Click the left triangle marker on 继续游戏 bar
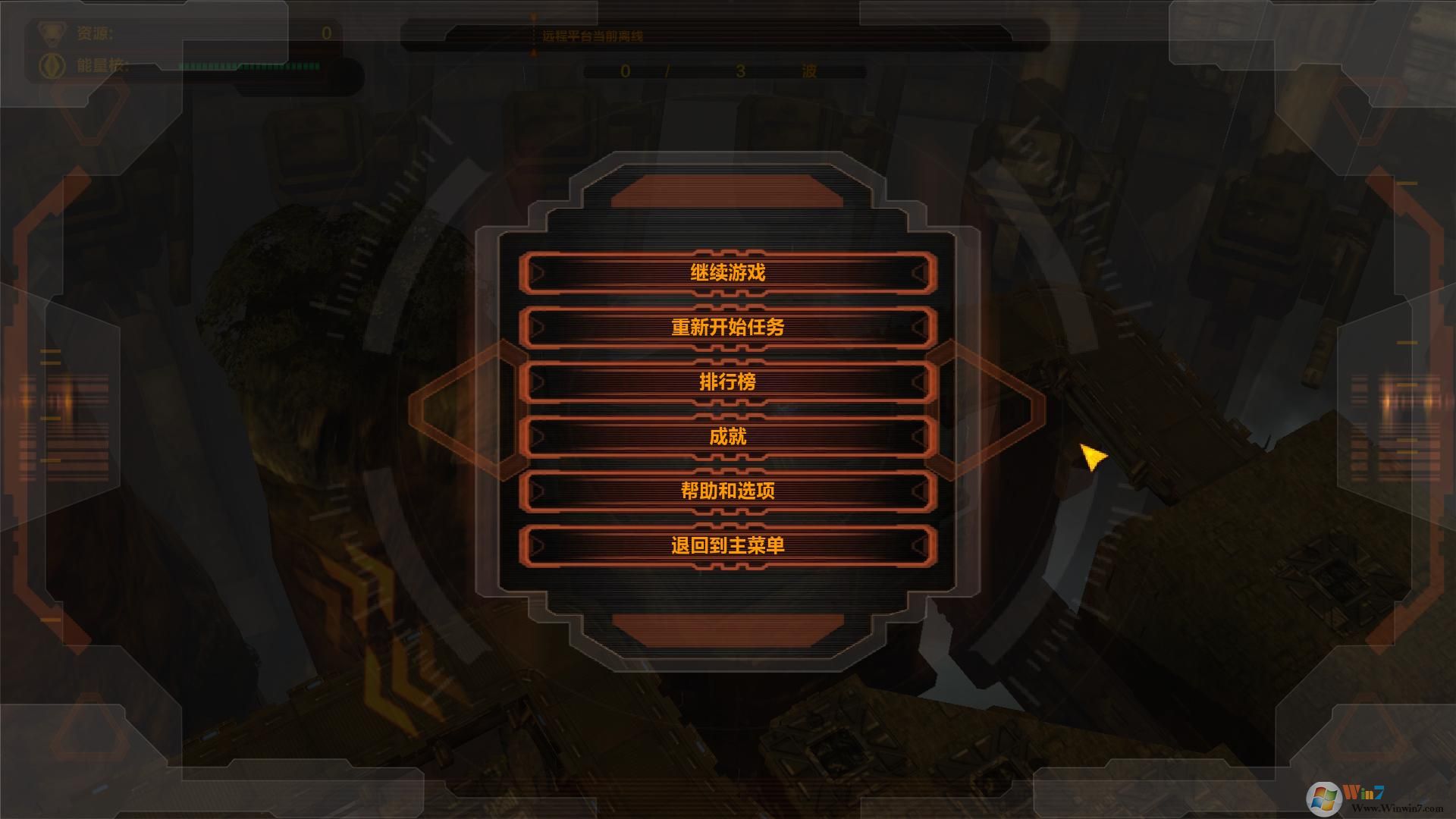The height and width of the screenshot is (819, 1456). point(538,272)
